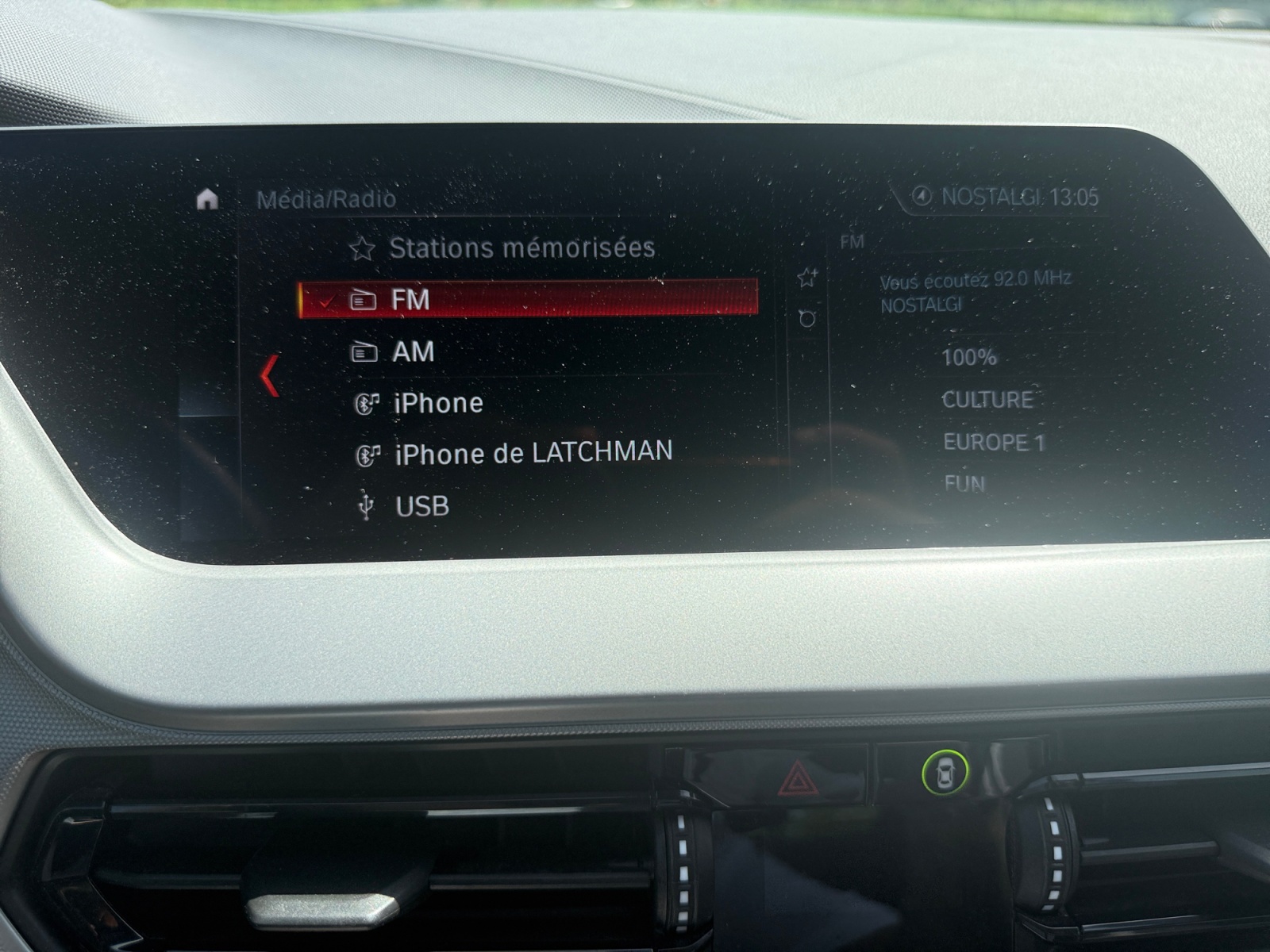The image size is (1270, 952).
Task: Go to the home screen icon
Action: click(x=207, y=198)
